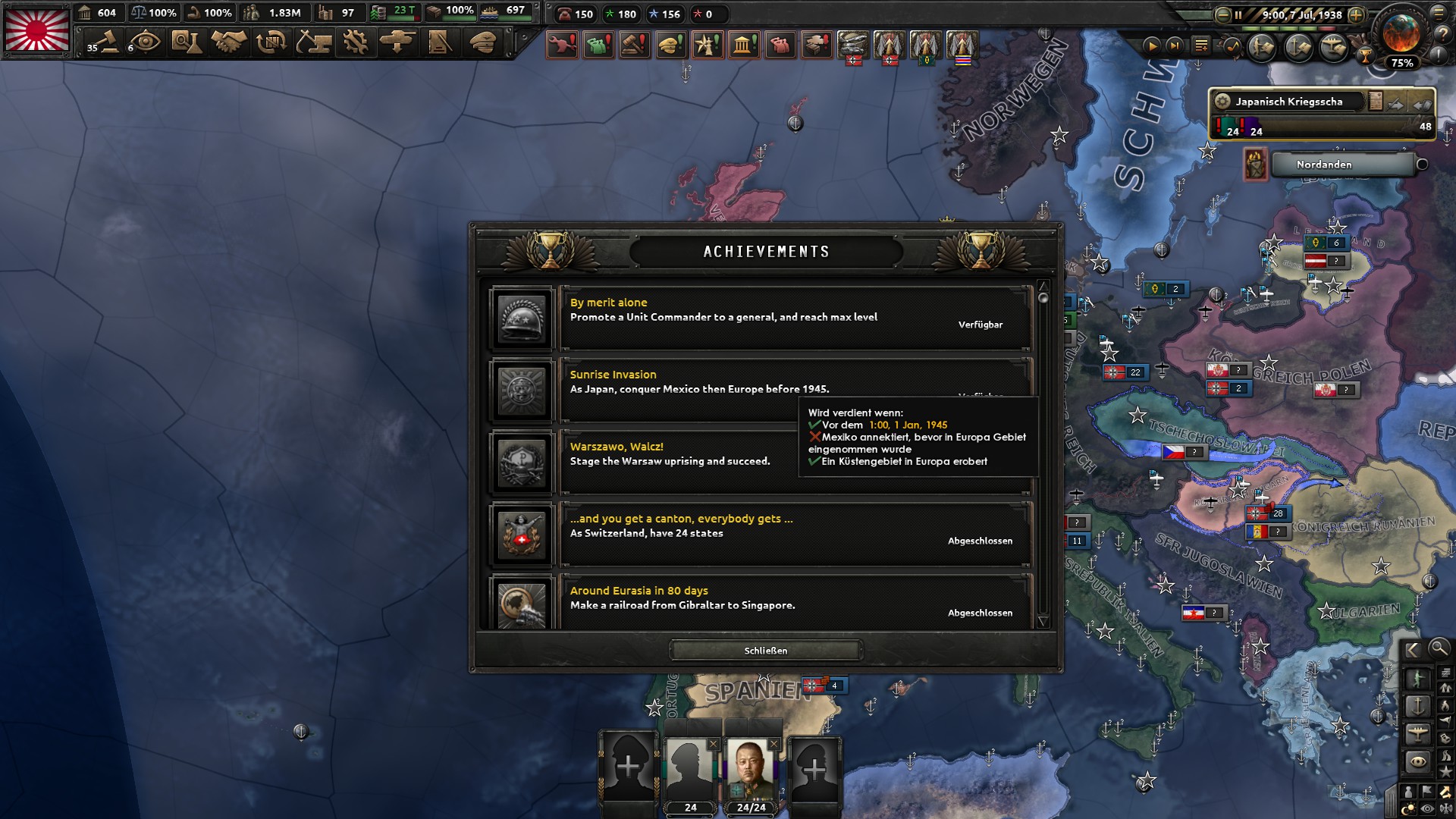Open the Research tab with flask icon

pos(188,43)
